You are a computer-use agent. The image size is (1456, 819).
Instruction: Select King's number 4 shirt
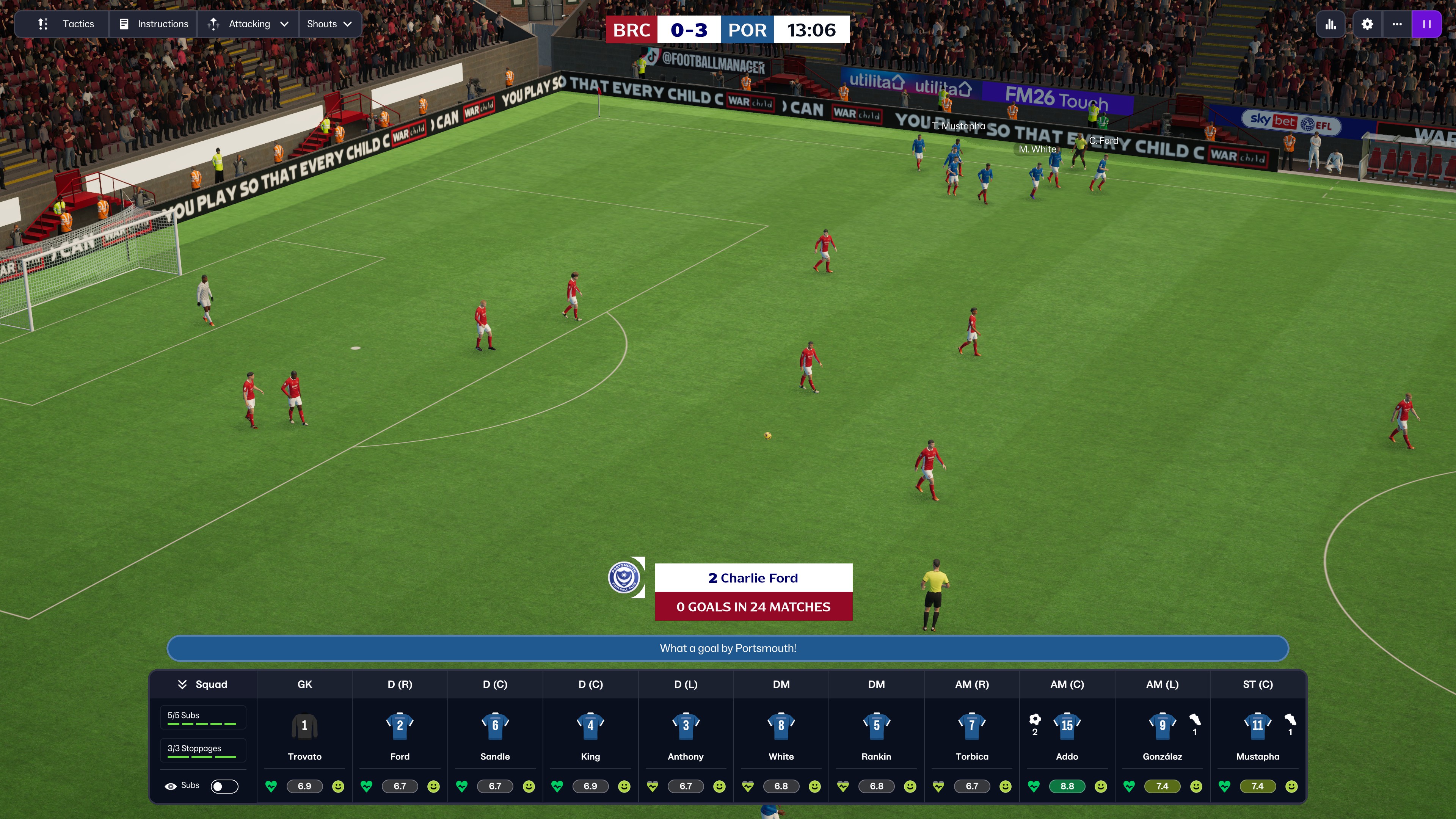(590, 725)
